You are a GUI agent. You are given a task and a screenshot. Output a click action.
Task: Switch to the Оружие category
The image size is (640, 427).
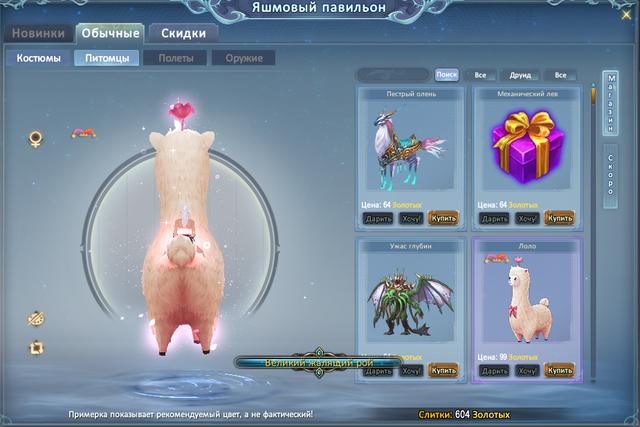(x=243, y=58)
